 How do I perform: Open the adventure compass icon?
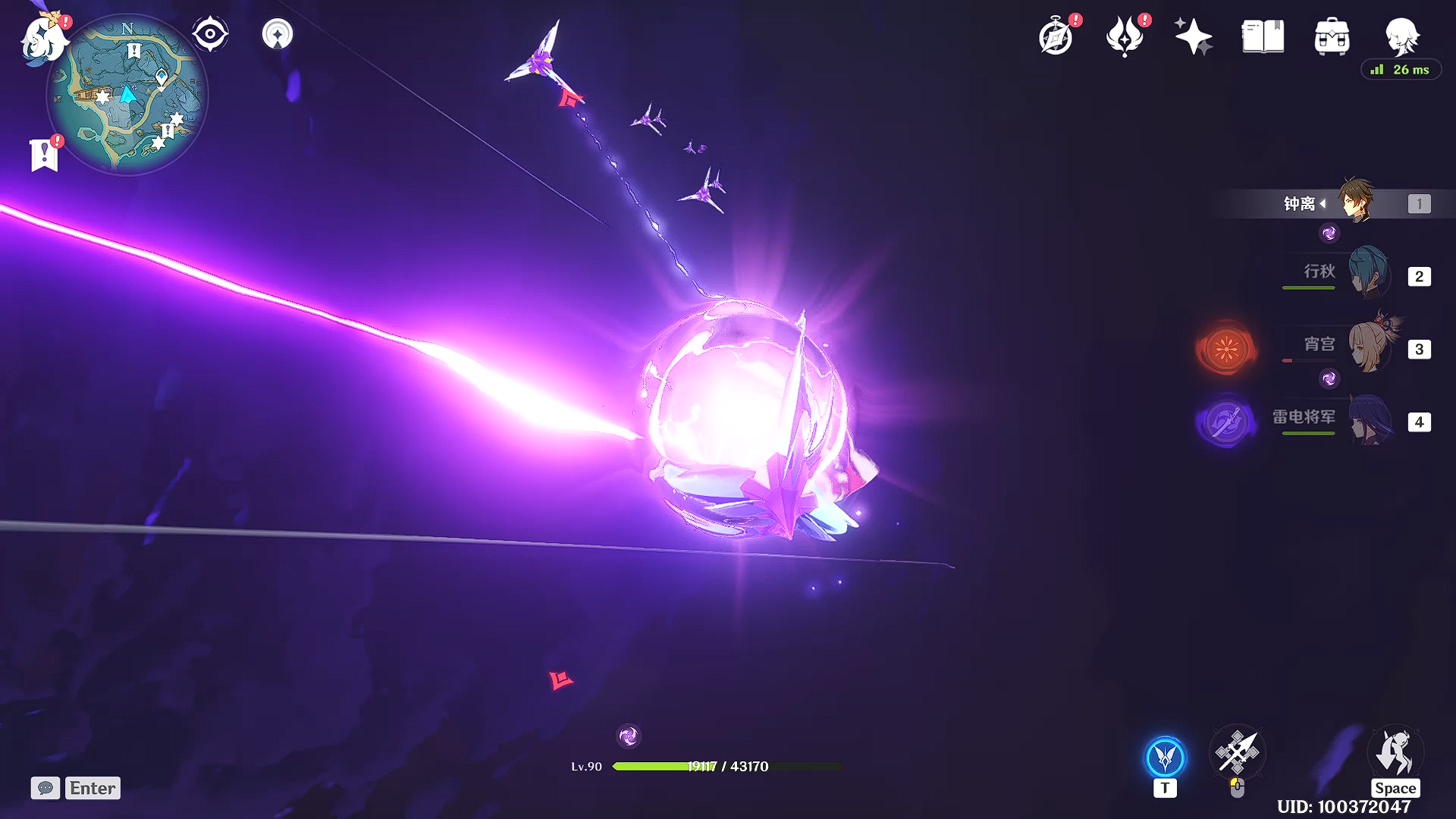(1056, 36)
